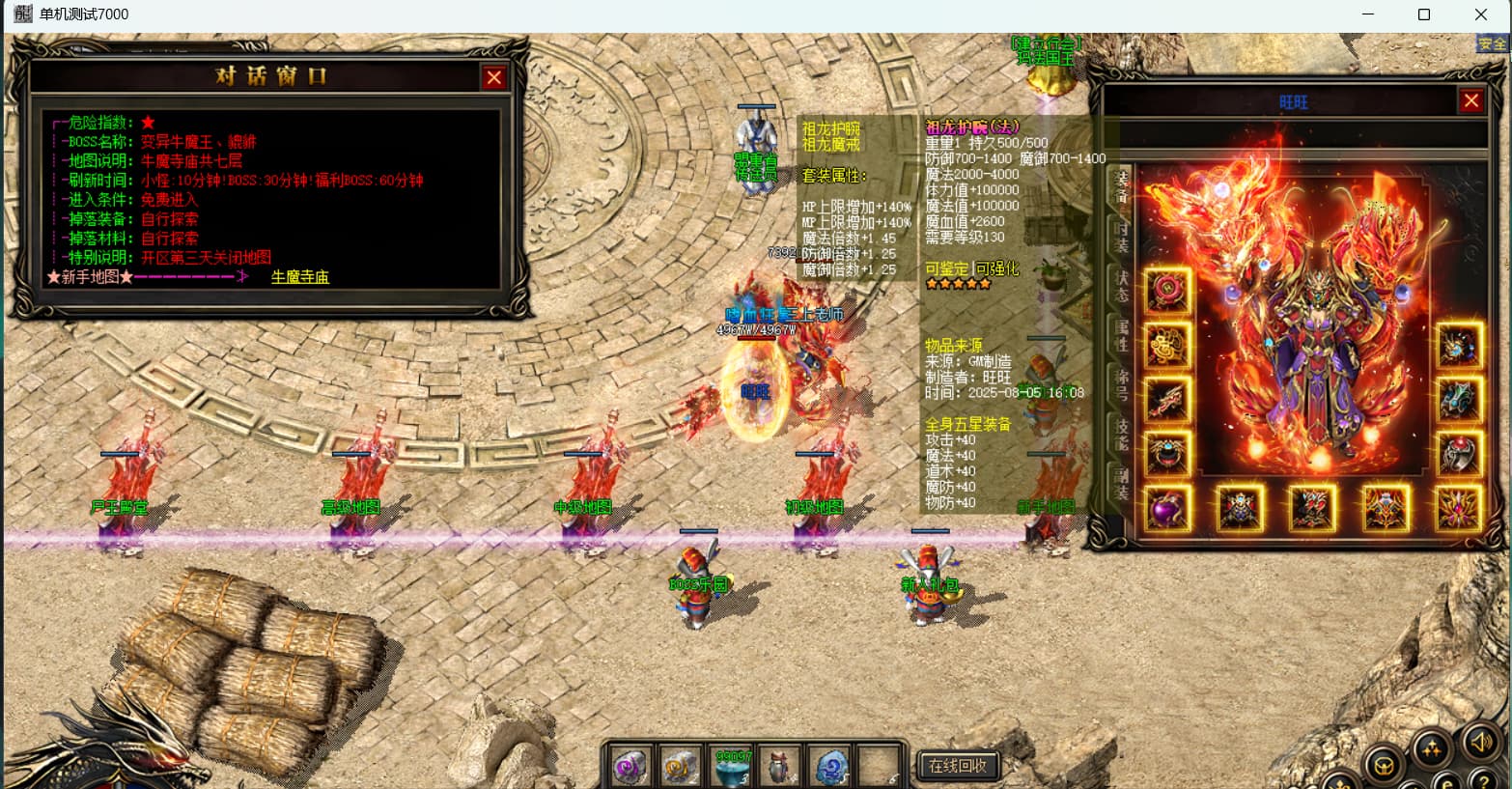Screen dimensions: 1512x789
Task: Close the 对话窗口 dialogue window
Action: [x=494, y=77]
